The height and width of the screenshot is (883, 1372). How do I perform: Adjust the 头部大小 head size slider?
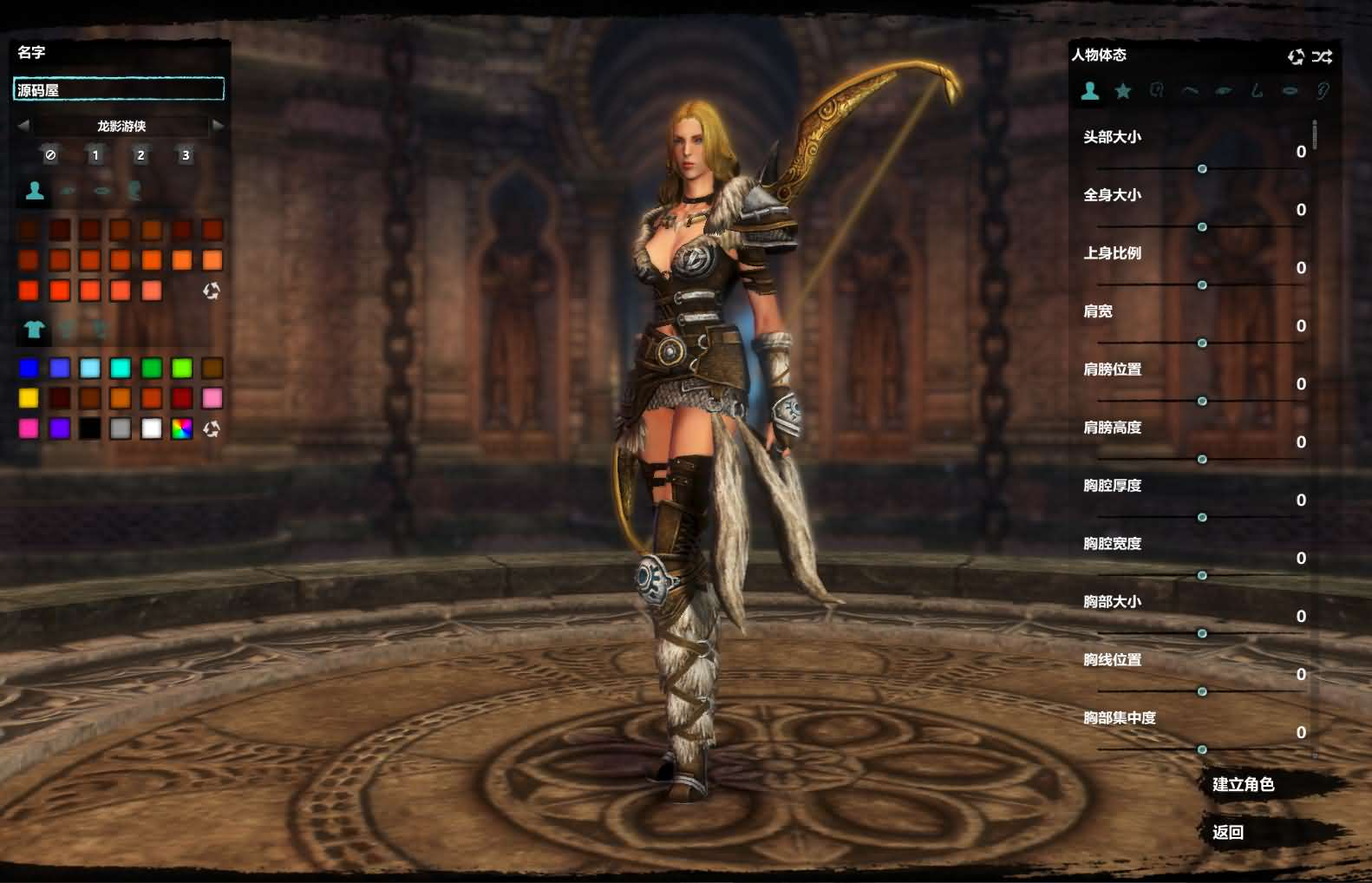click(x=1202, y=168)
